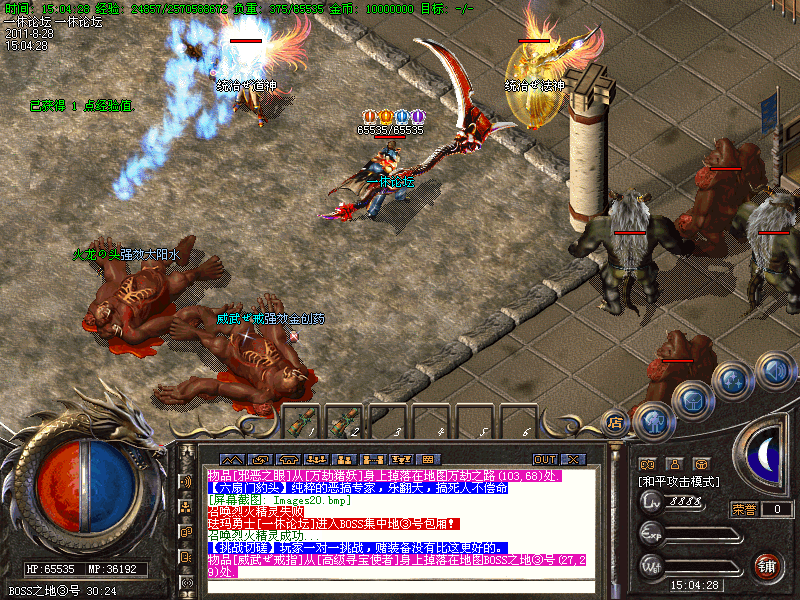Click the 荣誉 honor button
This screenshot has height=600, width=800.
pyautogui.click(x=743, y=509)
